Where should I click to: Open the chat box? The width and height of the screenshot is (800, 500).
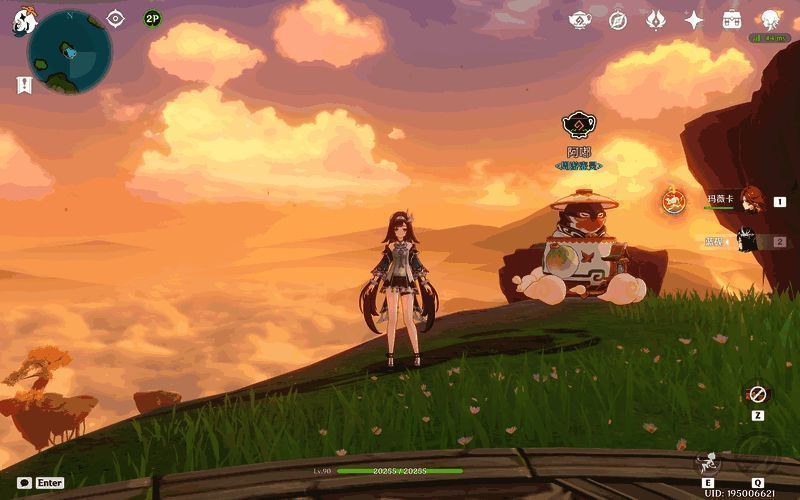[24, 482]
